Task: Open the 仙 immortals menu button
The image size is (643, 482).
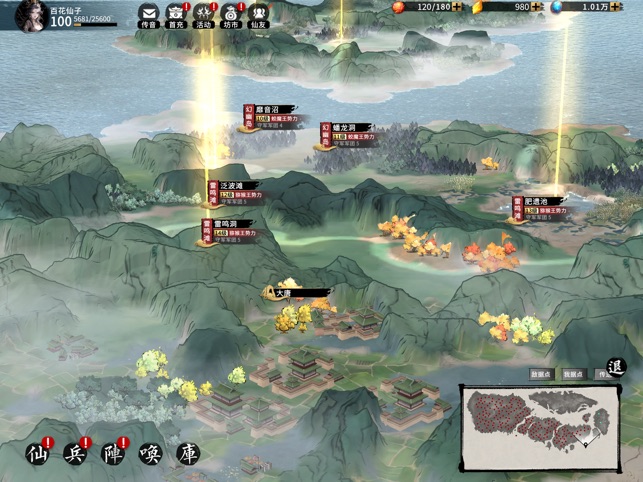Action: (37, 454)
